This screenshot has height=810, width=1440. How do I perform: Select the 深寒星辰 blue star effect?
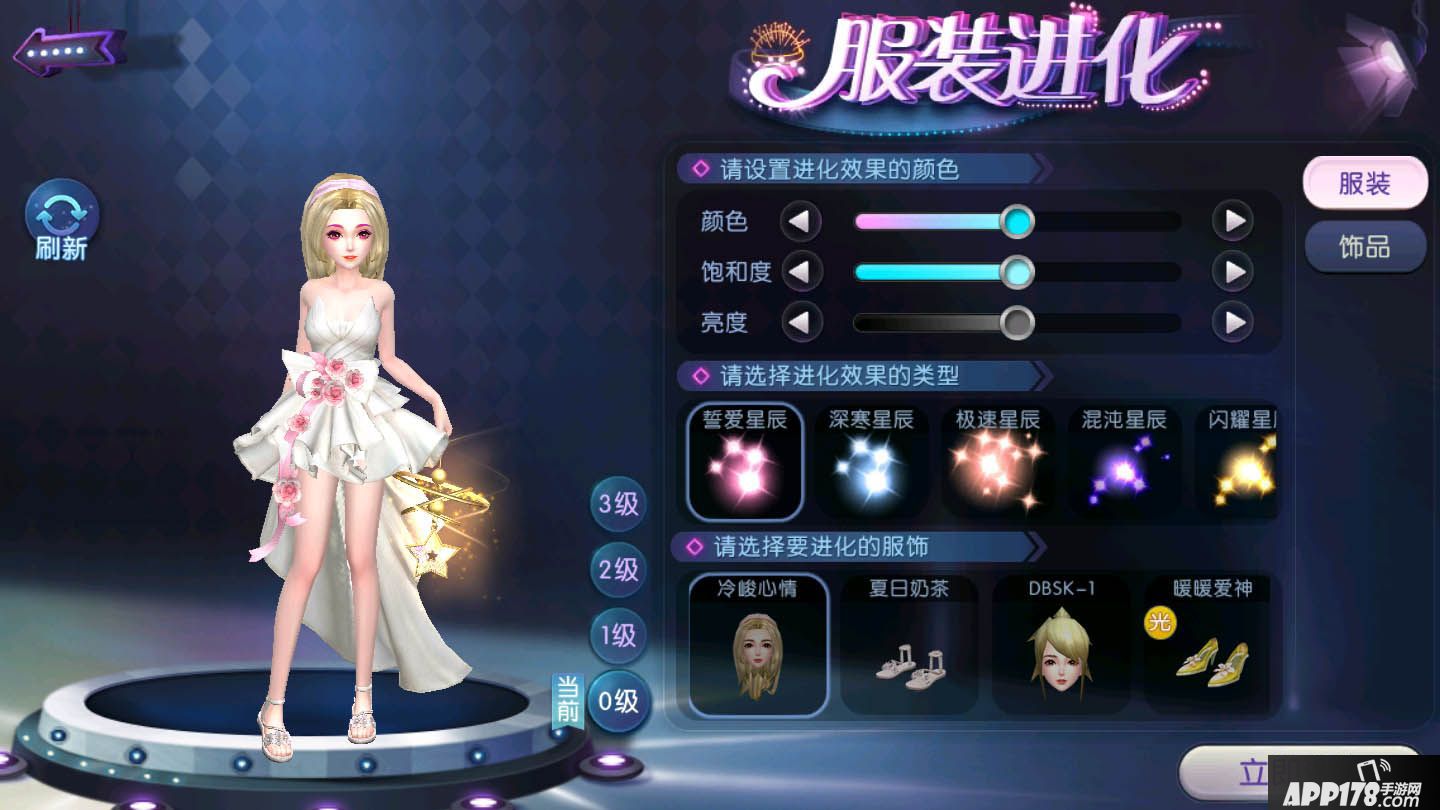(871, 463)
